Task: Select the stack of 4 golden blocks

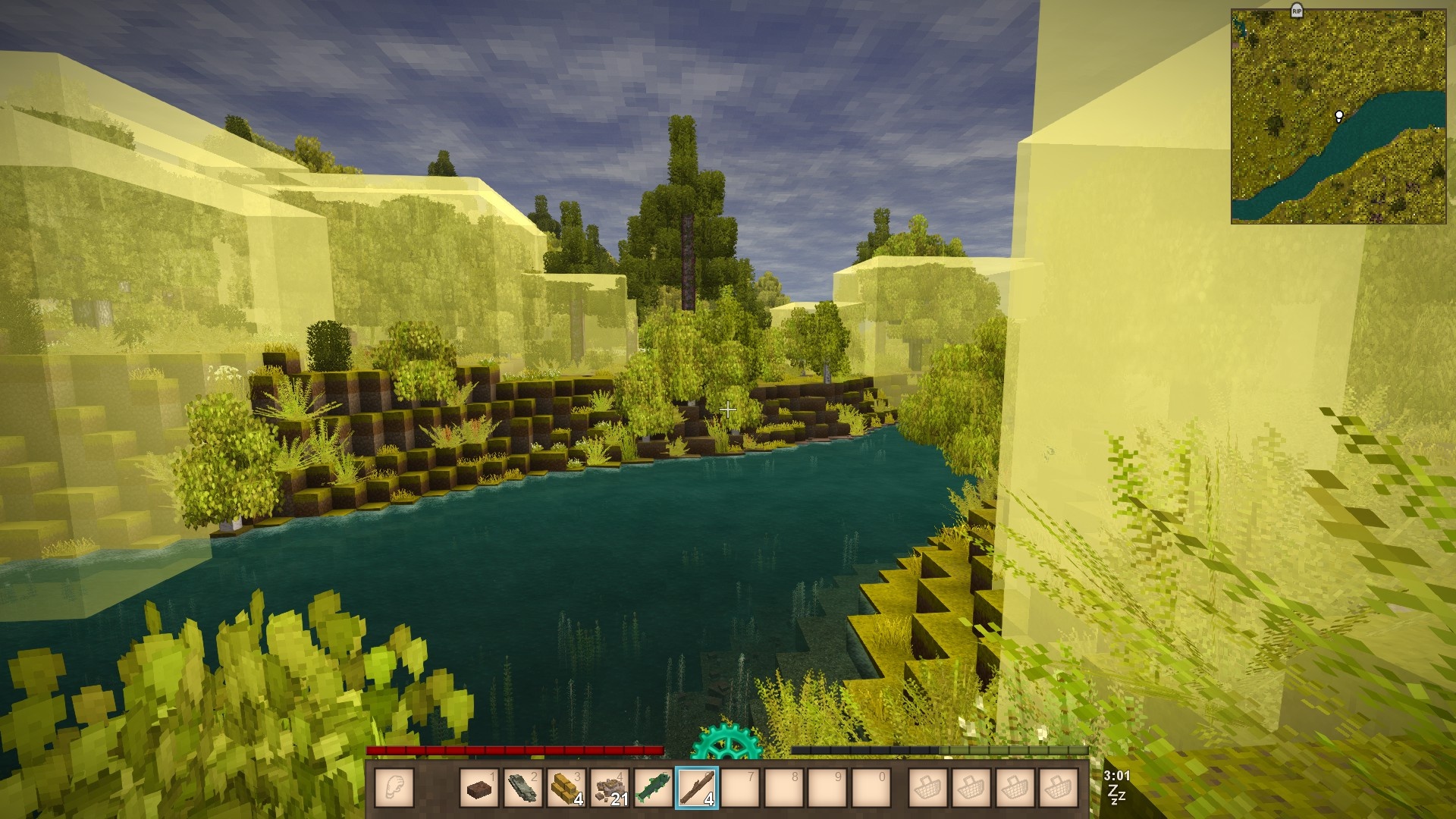Action: 566,787
